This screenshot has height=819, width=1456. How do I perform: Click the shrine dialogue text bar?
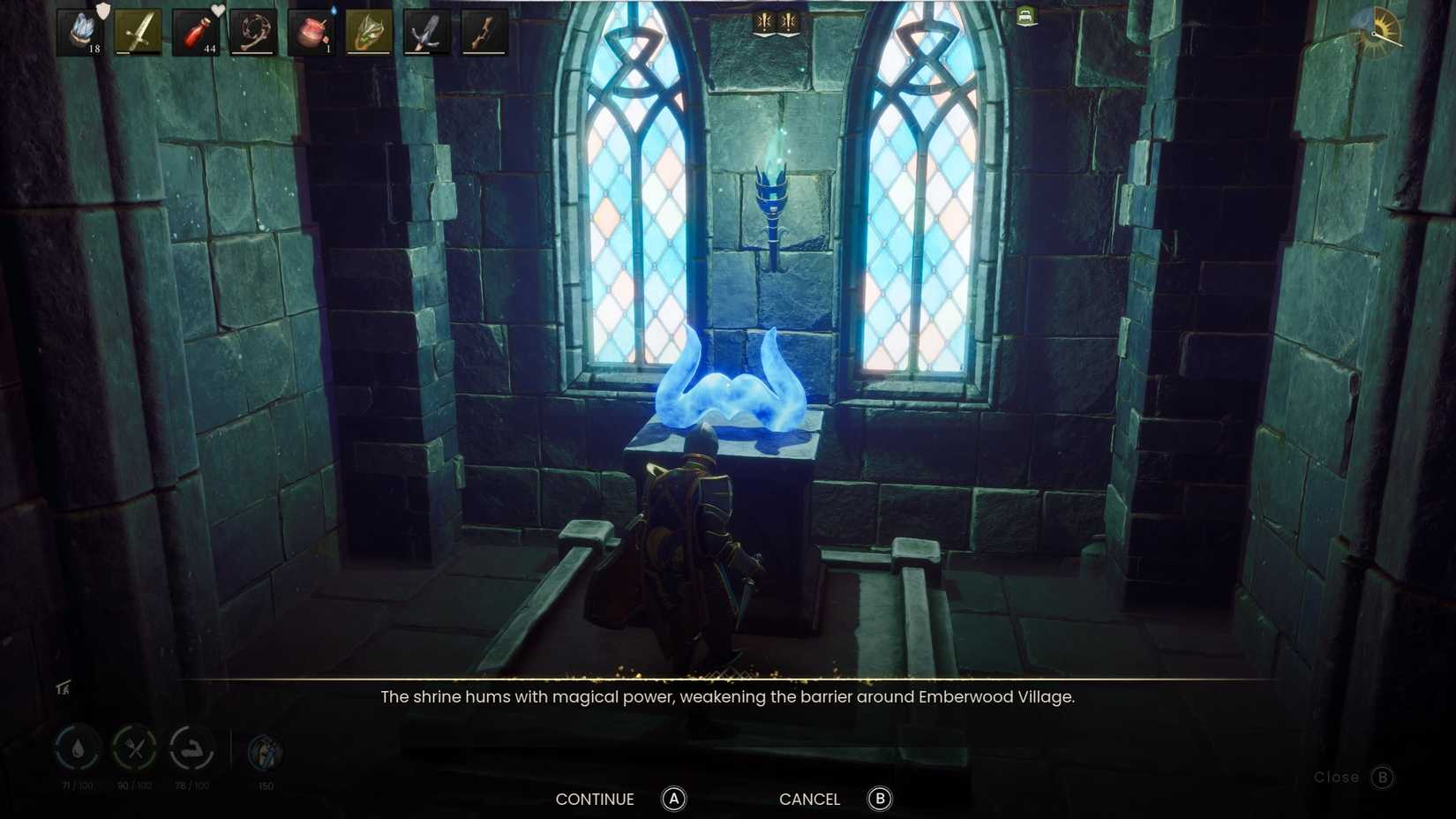[x=727, y=696]
